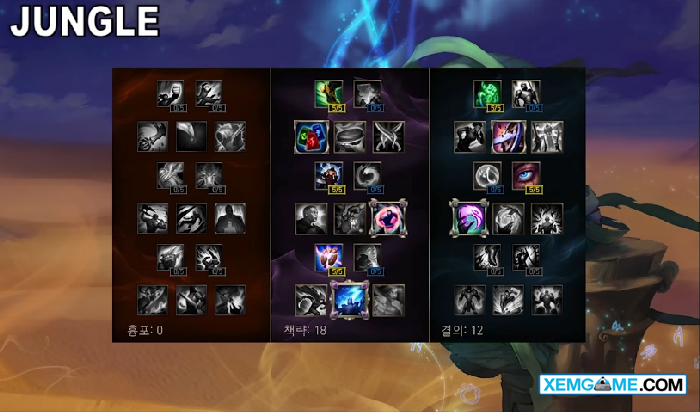Activate the Thunderlord's Decree keystone mastery
Viewport: 700px width, 412px height.
[x=349, y=298]
